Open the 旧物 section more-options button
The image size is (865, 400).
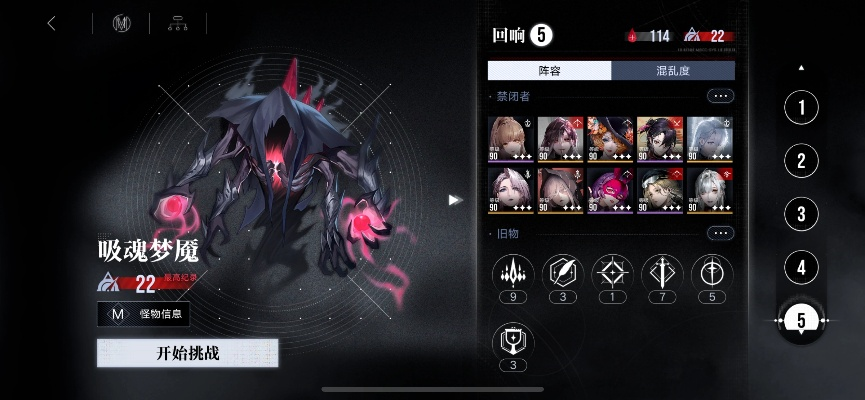tap(720, 233)
